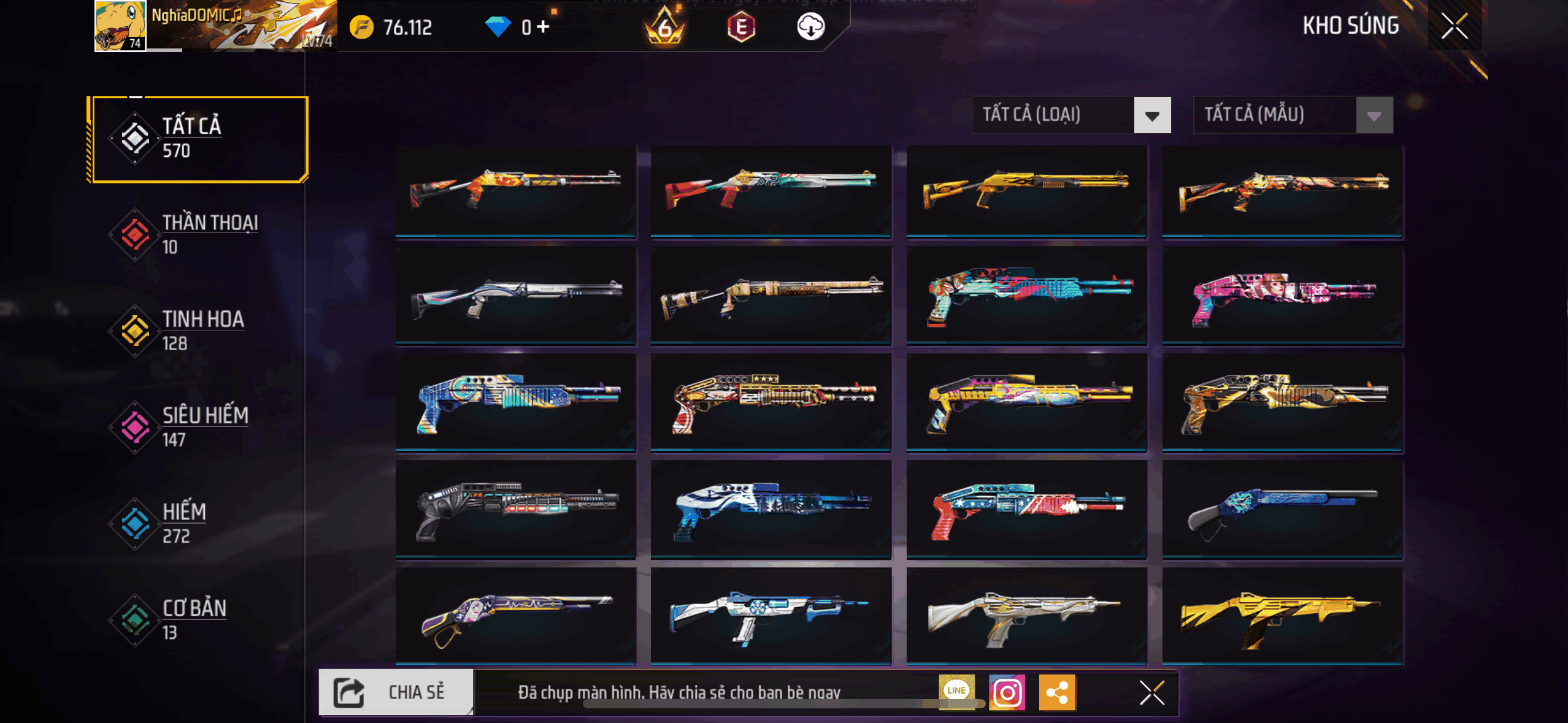Add diamonds with the plus button
Viewport: 1568px width, 723px height.
tap(543, 27)
